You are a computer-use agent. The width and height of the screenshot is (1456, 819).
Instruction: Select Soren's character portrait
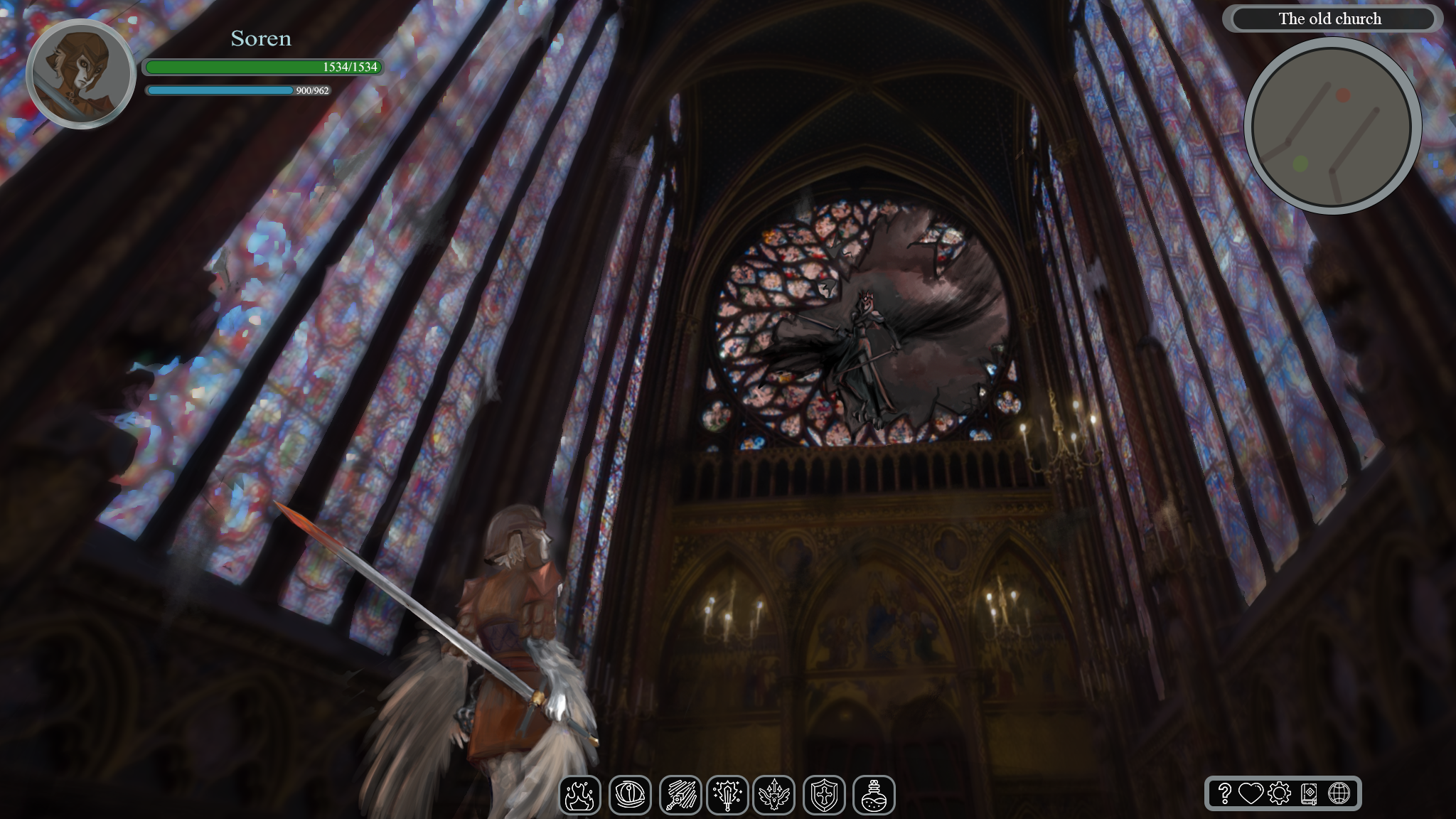(x=80, y=74)
